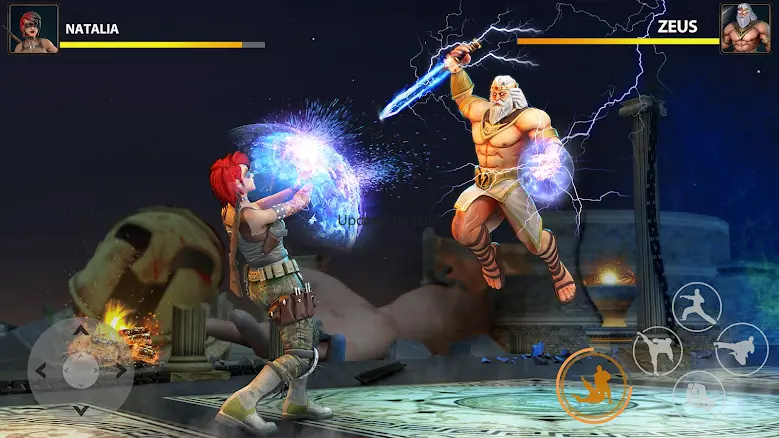The width and height of the screenshot is (779, 438).
Task: Move left with the joystick's left arrow
Action: click(40, 371)
